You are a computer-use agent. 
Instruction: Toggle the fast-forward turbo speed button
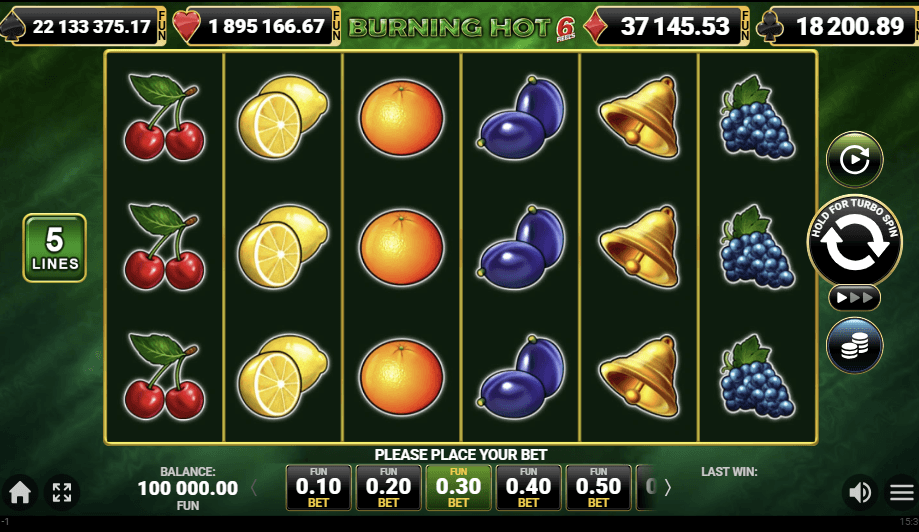[854, 297]
